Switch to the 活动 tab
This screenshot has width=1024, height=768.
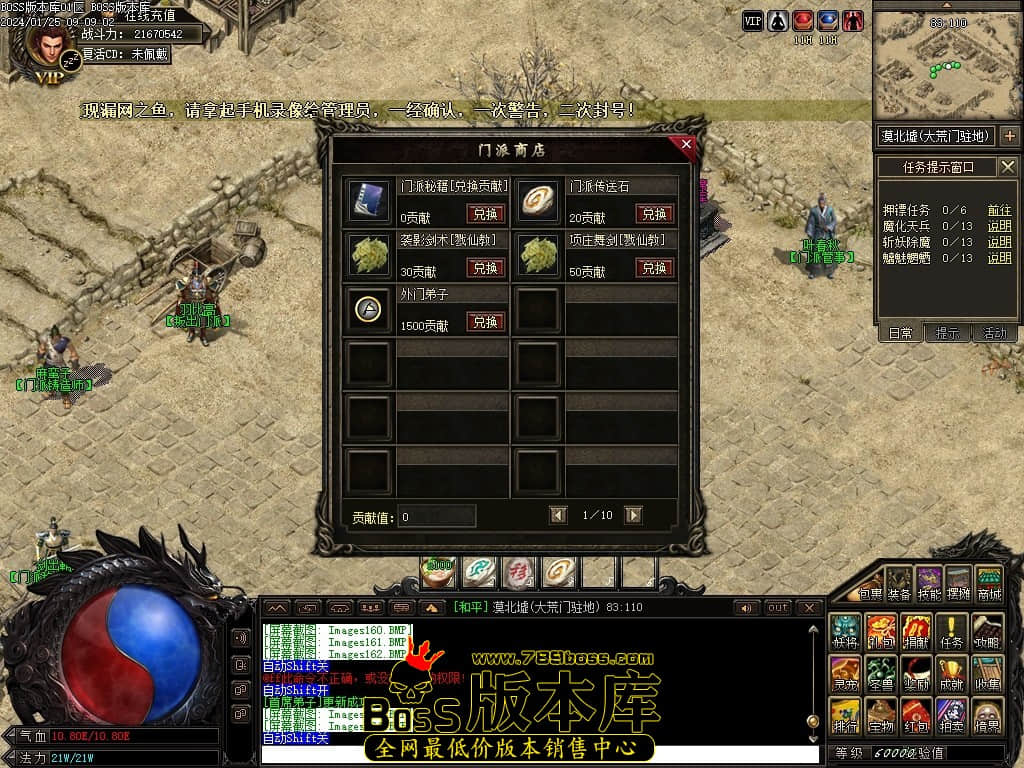click(994, 333)
